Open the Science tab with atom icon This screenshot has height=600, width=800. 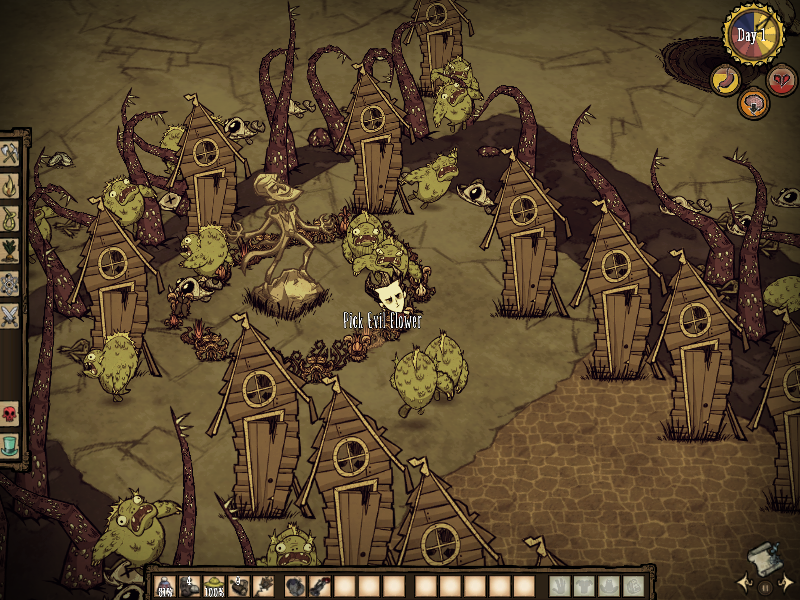point(11,283)
